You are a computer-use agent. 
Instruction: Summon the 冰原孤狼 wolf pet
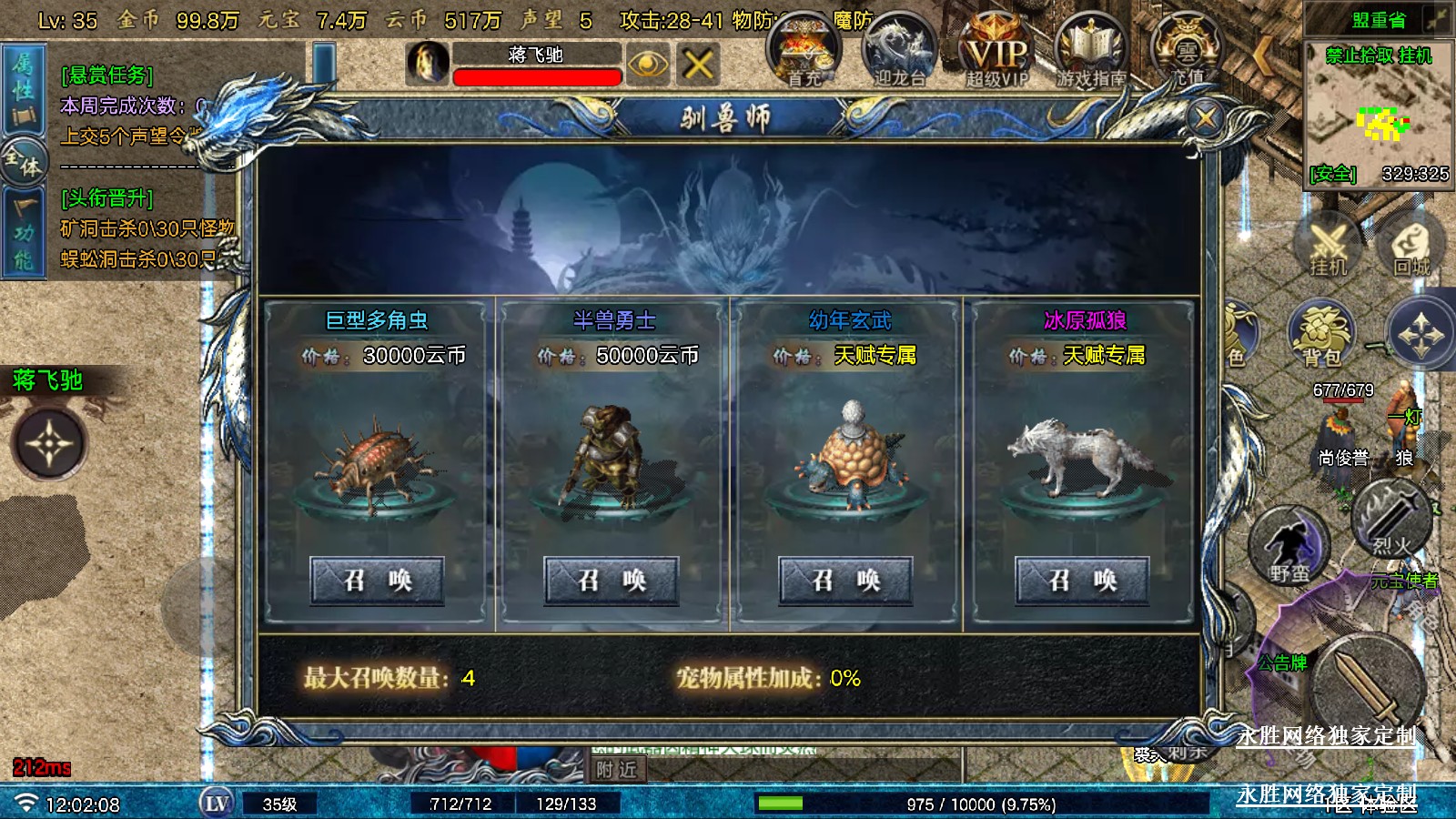[1081, 581]
